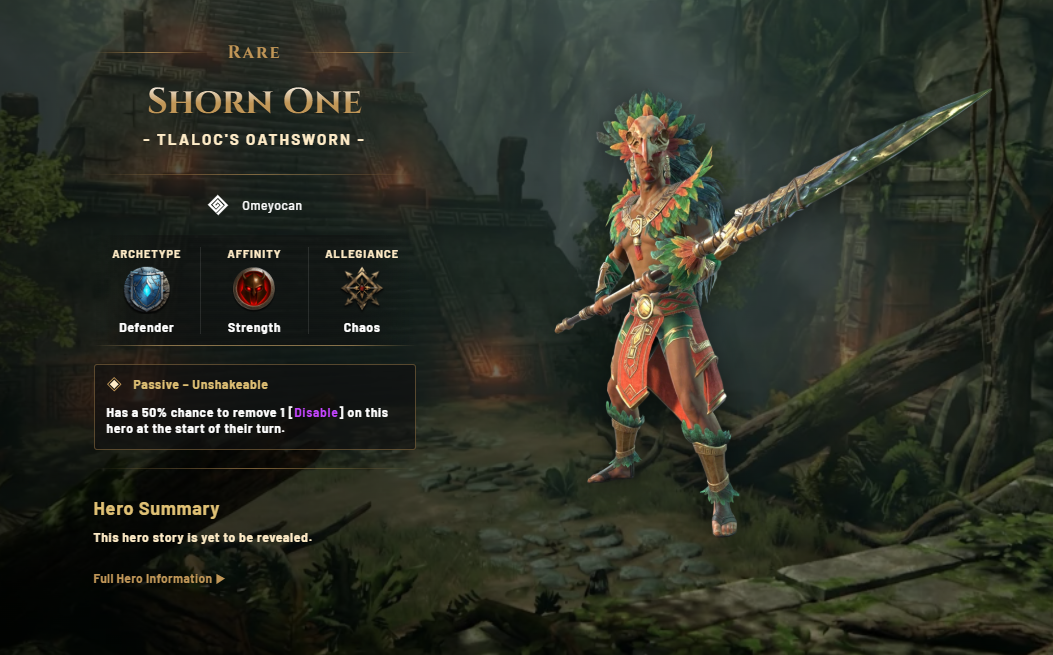
Task: Click the Defender archetype shield icon
Action: (x=146, y=290)
